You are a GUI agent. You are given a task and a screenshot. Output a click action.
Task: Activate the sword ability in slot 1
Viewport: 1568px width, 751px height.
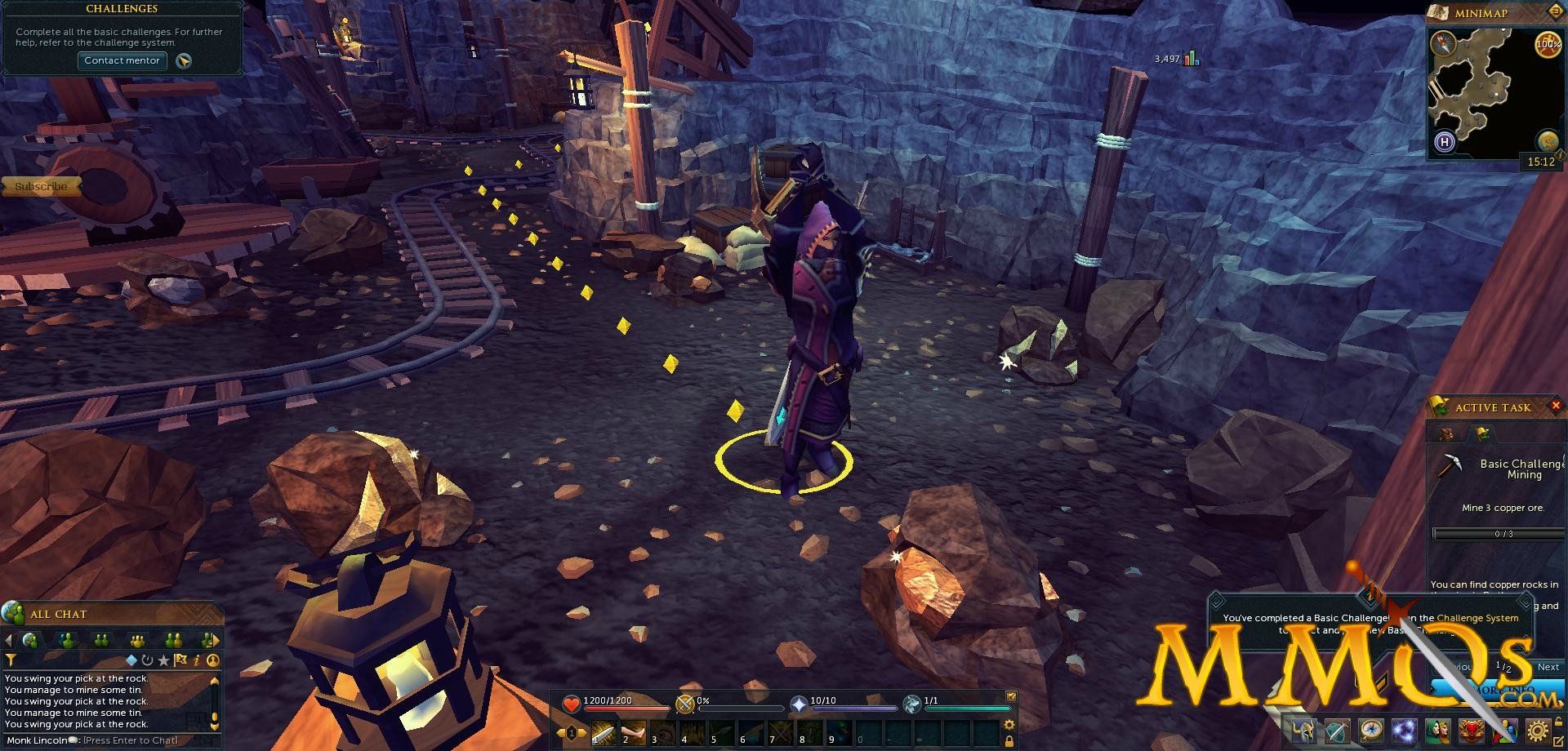pyautogui.click(x=603, y=734)
